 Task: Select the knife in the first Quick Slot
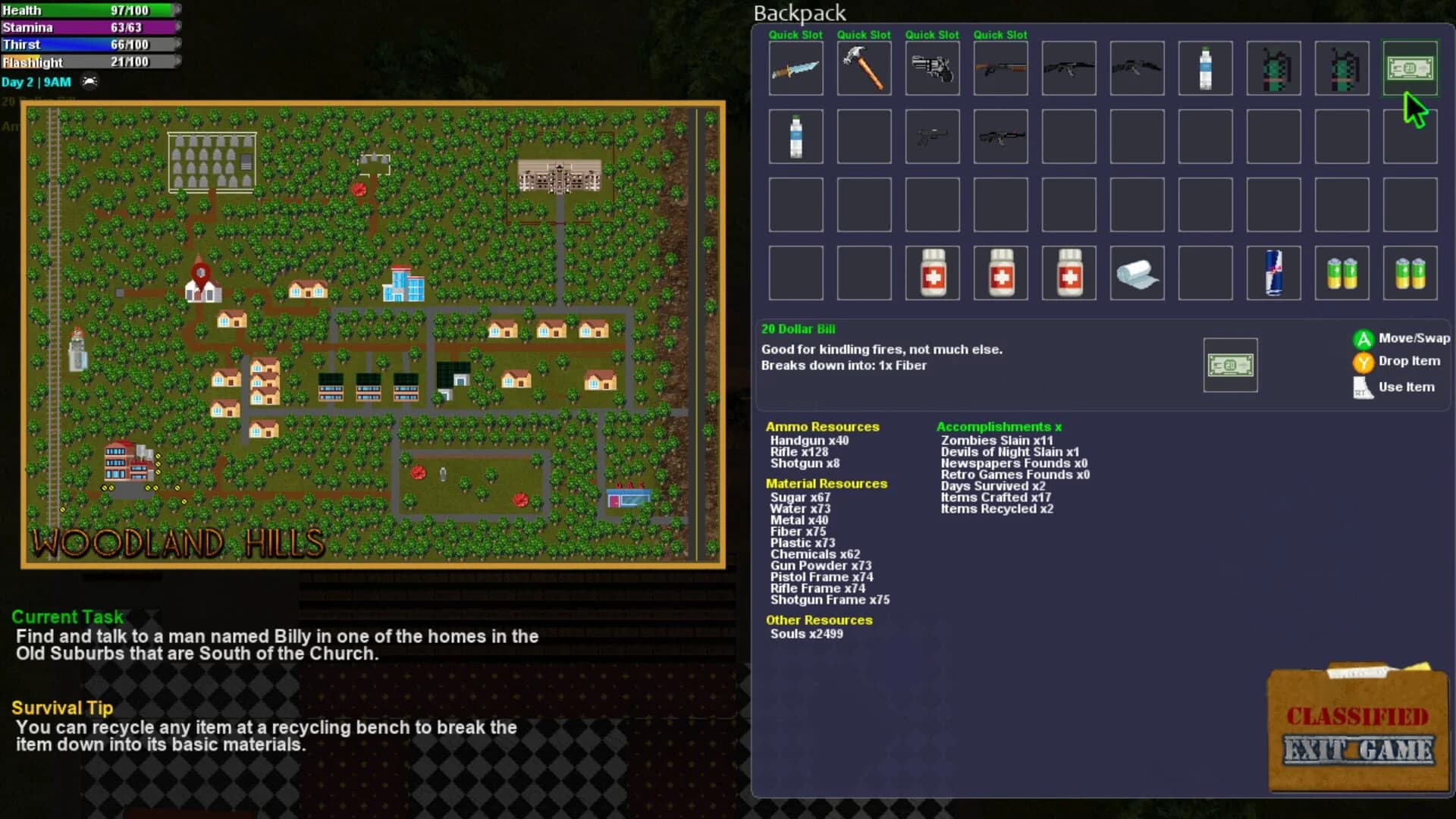[795, 68]
